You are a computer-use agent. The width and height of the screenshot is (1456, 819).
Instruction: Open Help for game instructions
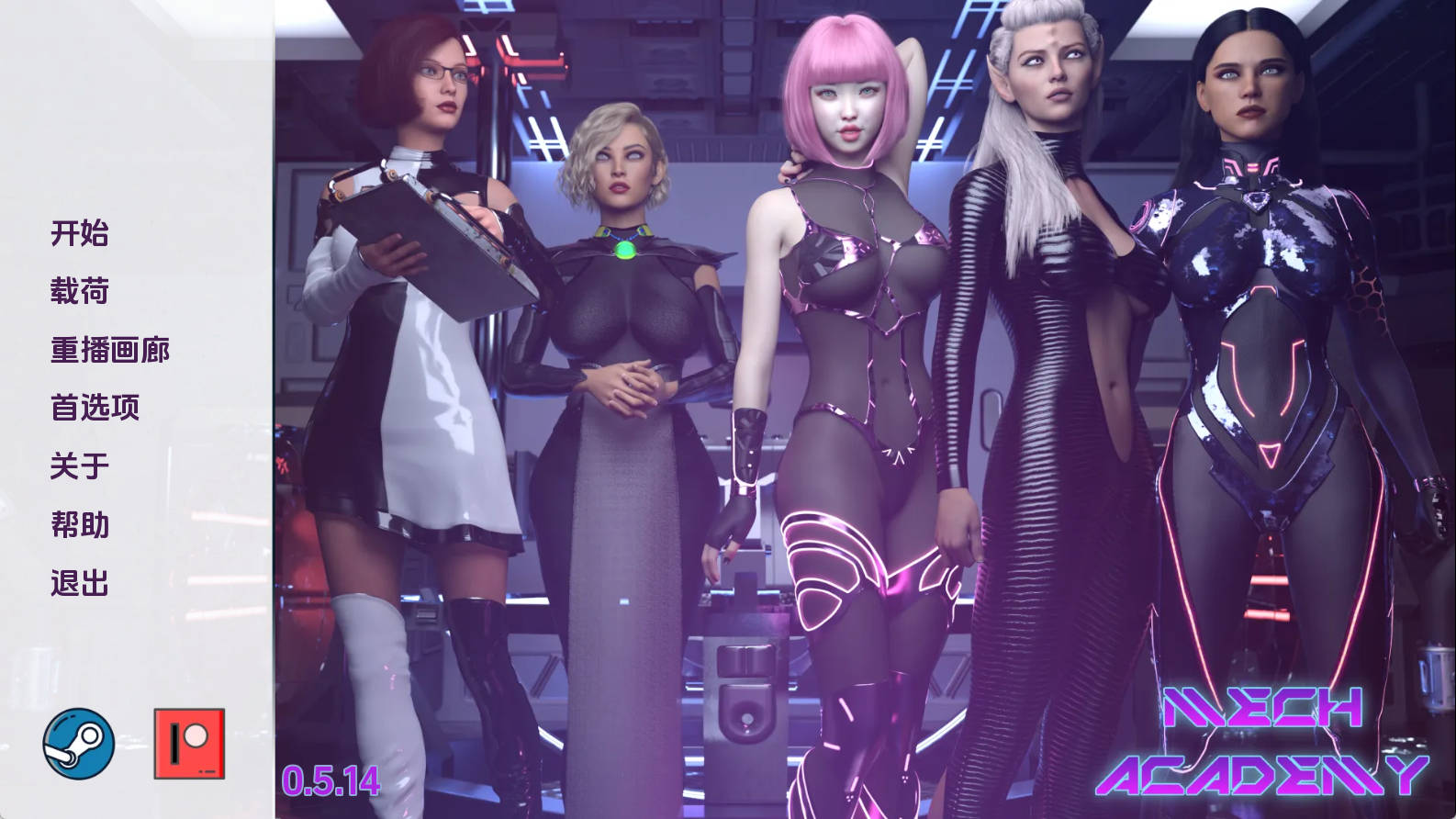[78, 524]
